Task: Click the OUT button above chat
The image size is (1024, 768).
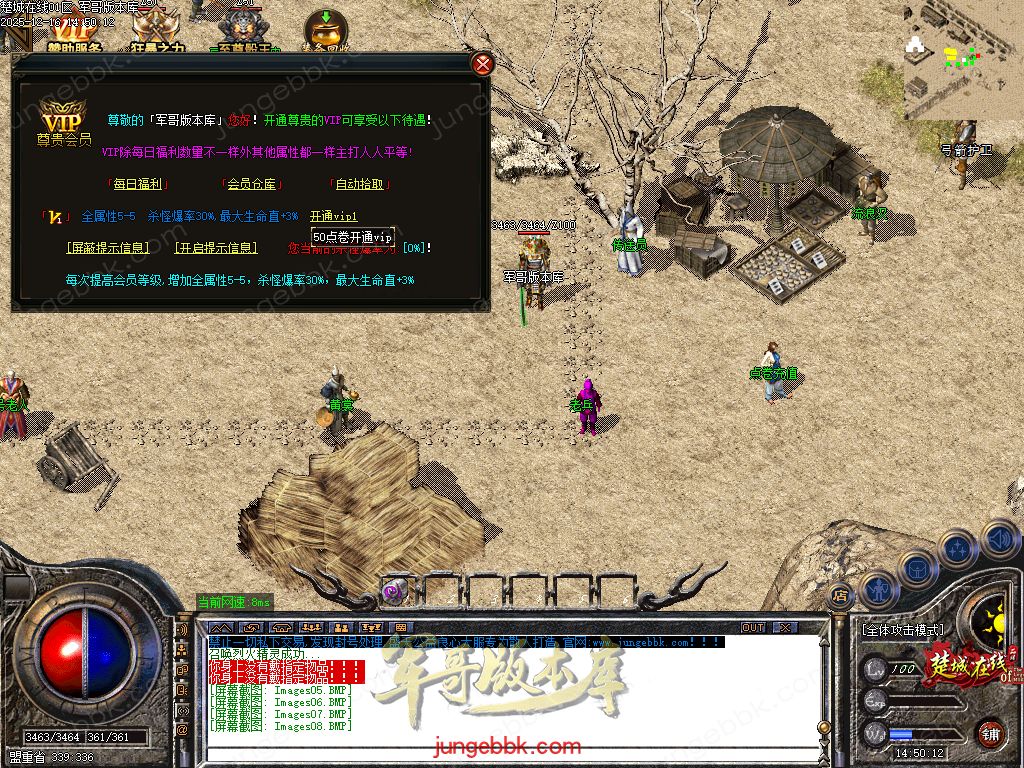Action: [x=752, y=627]
